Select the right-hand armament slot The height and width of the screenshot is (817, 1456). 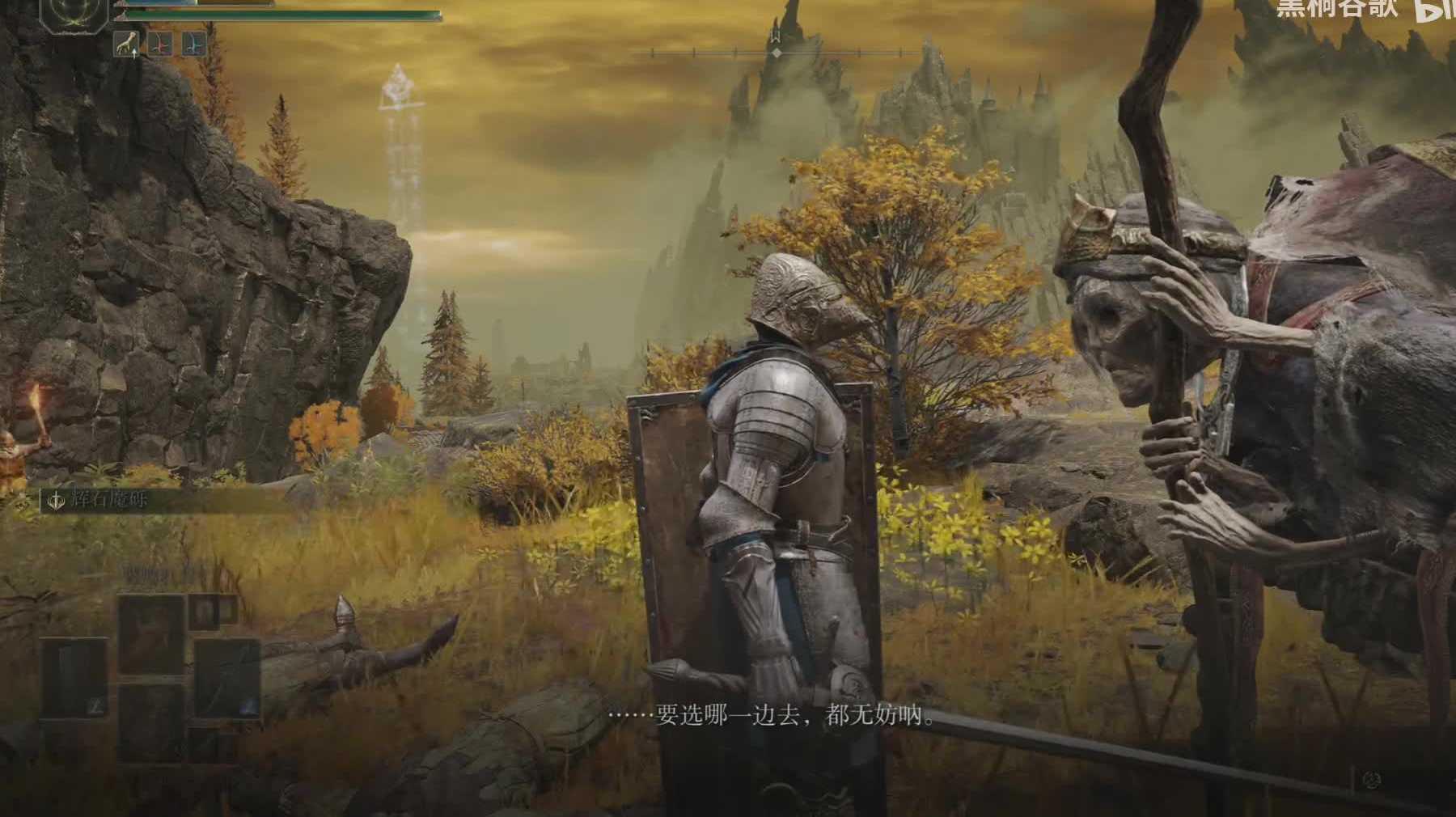[226, 677]
